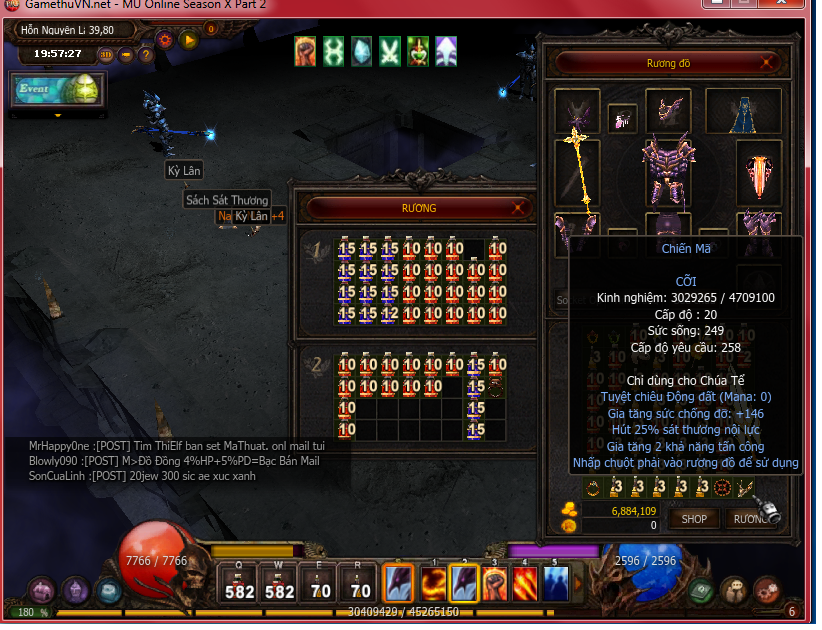Open the question mark help button

coord(146,54)
